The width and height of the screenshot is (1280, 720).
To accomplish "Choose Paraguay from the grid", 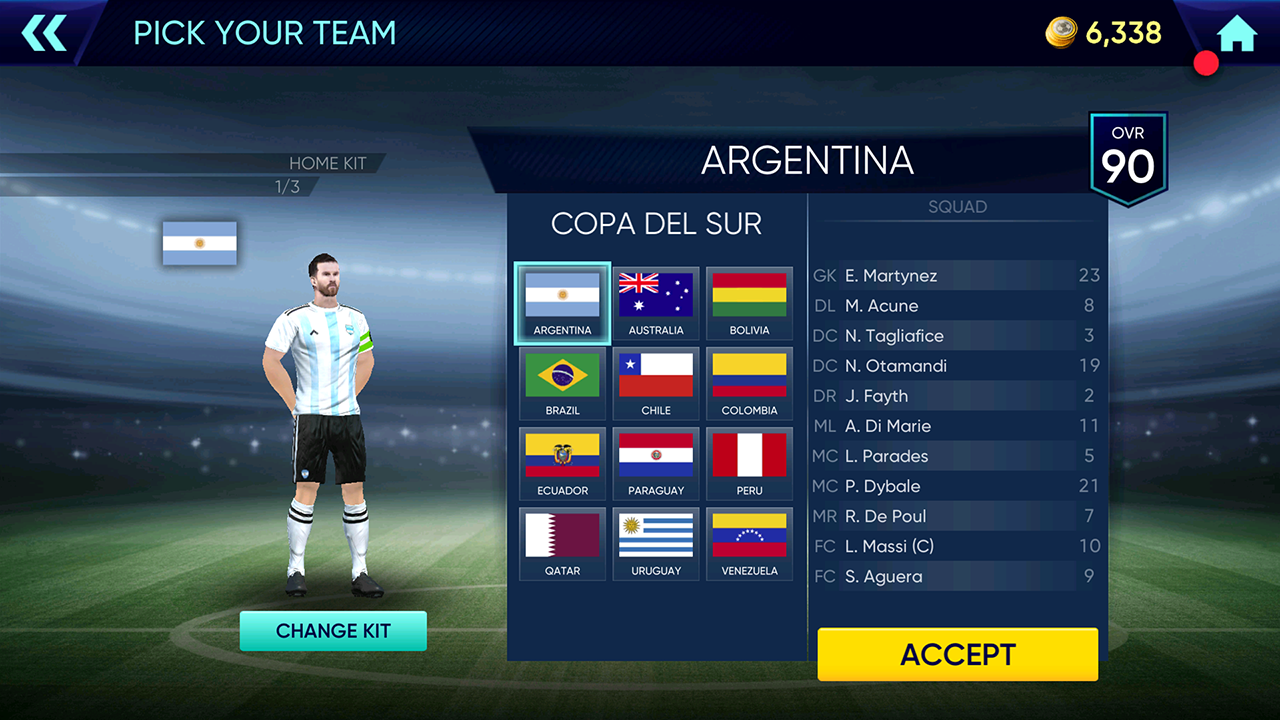I will click(x=656, y=464).
